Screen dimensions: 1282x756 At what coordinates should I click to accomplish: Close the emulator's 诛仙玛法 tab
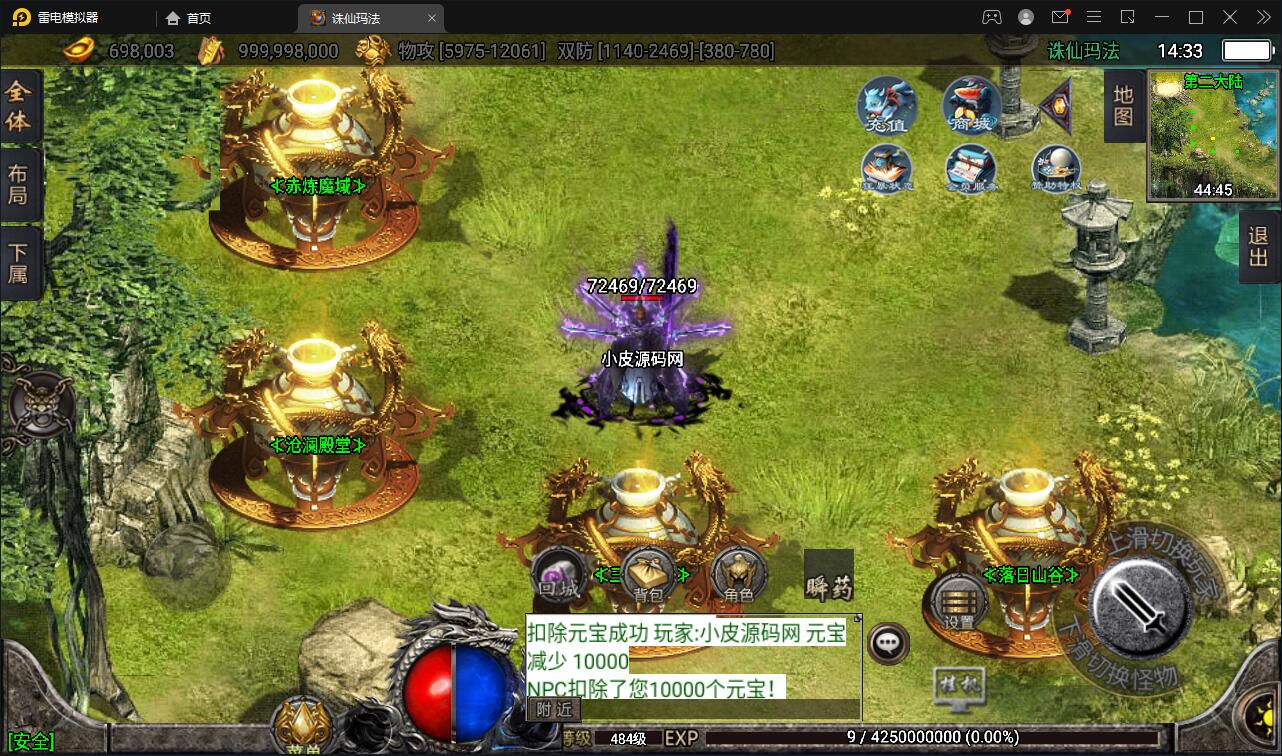point(432,18)
